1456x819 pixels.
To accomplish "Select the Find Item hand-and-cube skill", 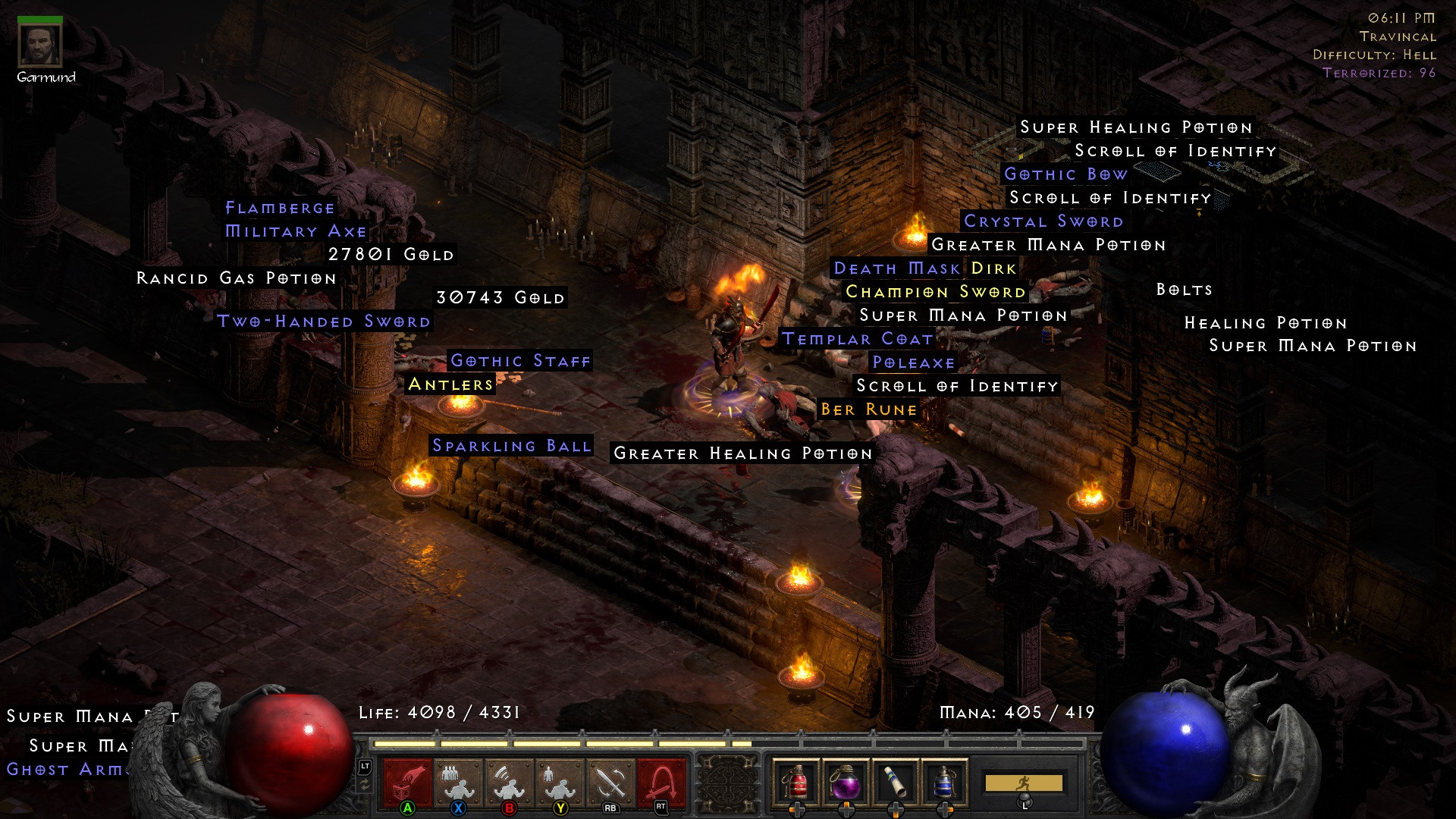I will point(407,781).
